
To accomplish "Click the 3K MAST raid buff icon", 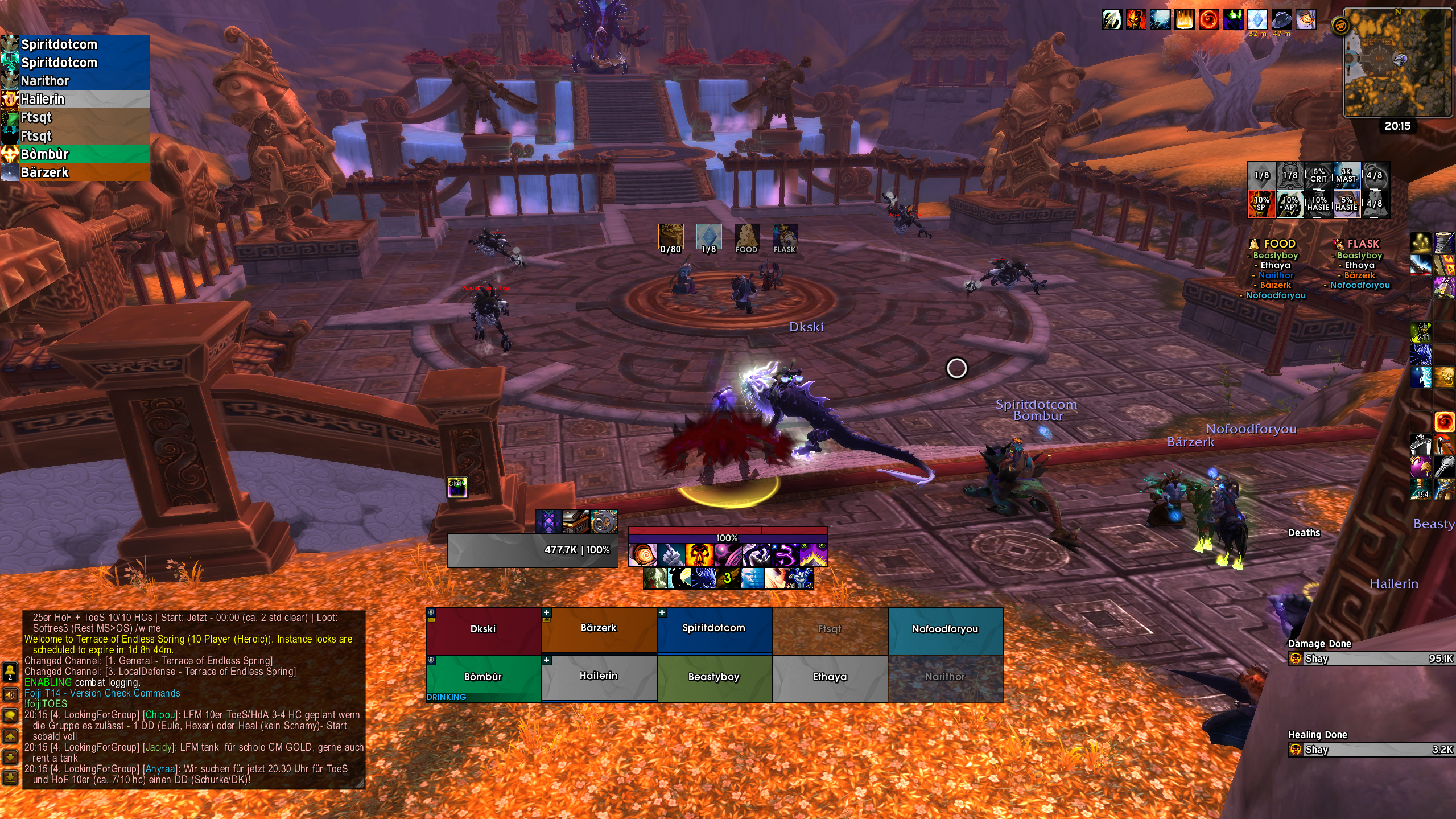I will pos(1346,175).
